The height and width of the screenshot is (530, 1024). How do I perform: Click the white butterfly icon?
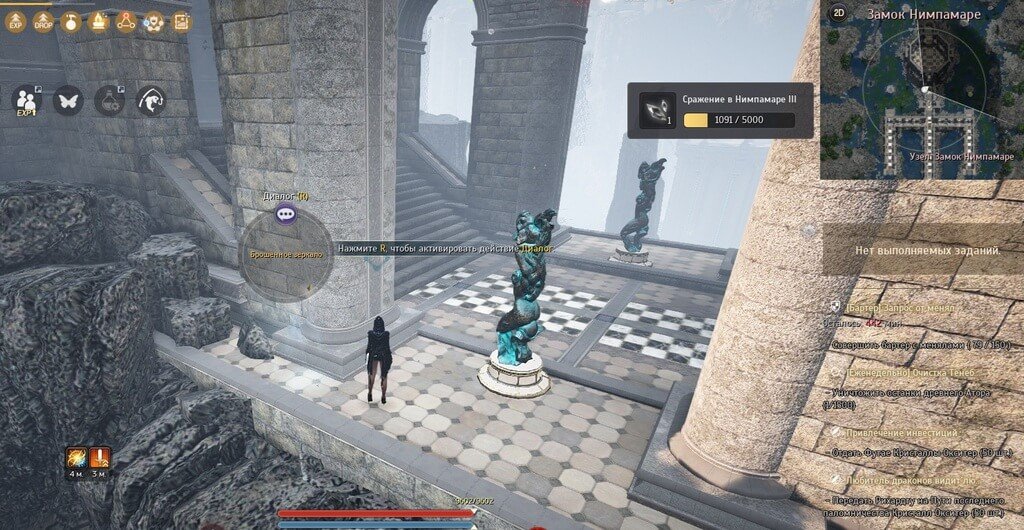pos(68,100)
